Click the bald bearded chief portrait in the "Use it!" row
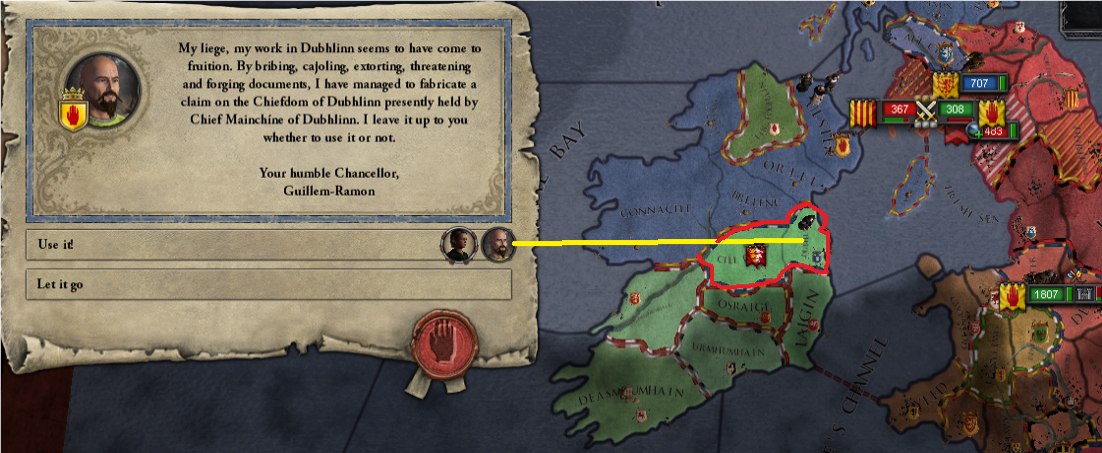This screenshot has height=453, width=1102. click(498, 244)
